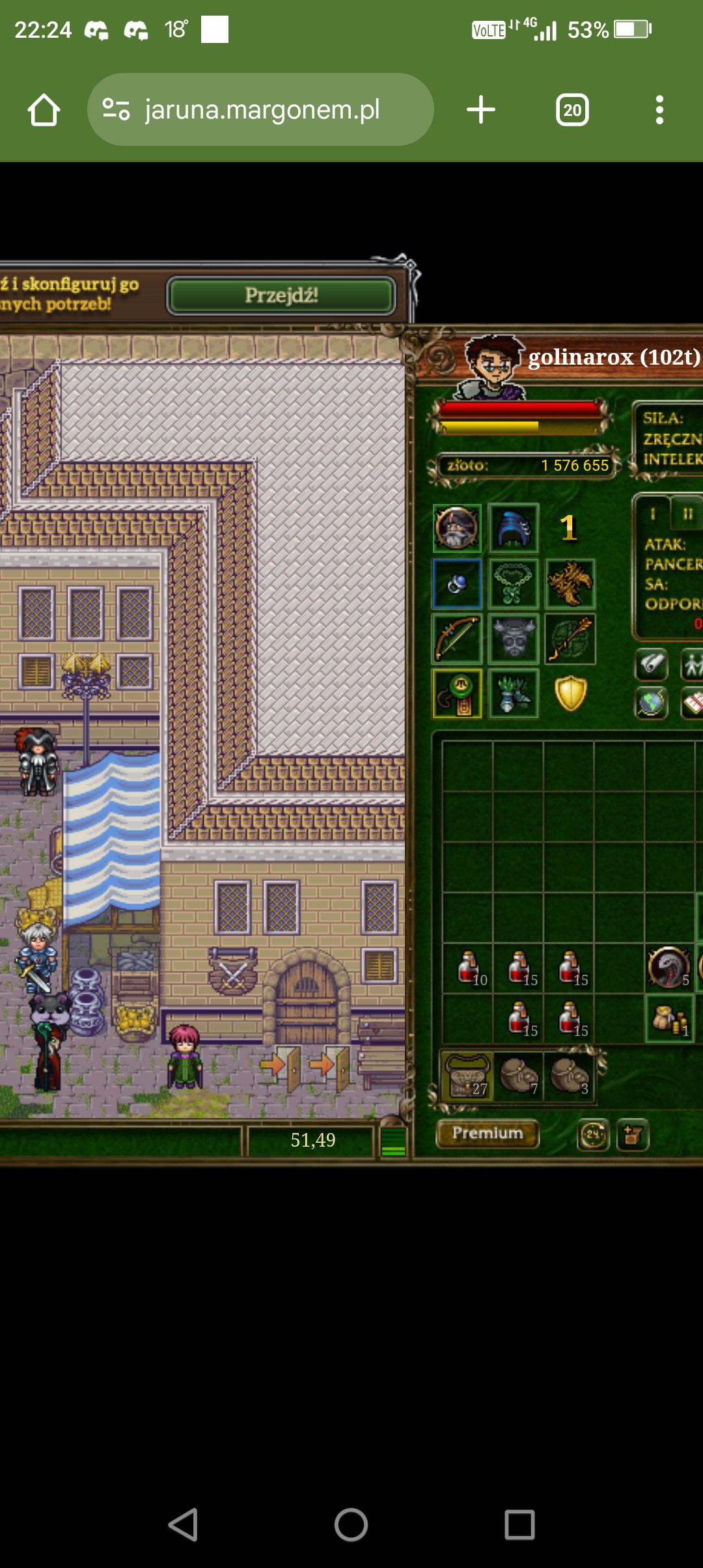The height and width of the screenshot is (1568, 703).
Task: Open the main bag with 27 slots
Action: [x=467, y=1076]
